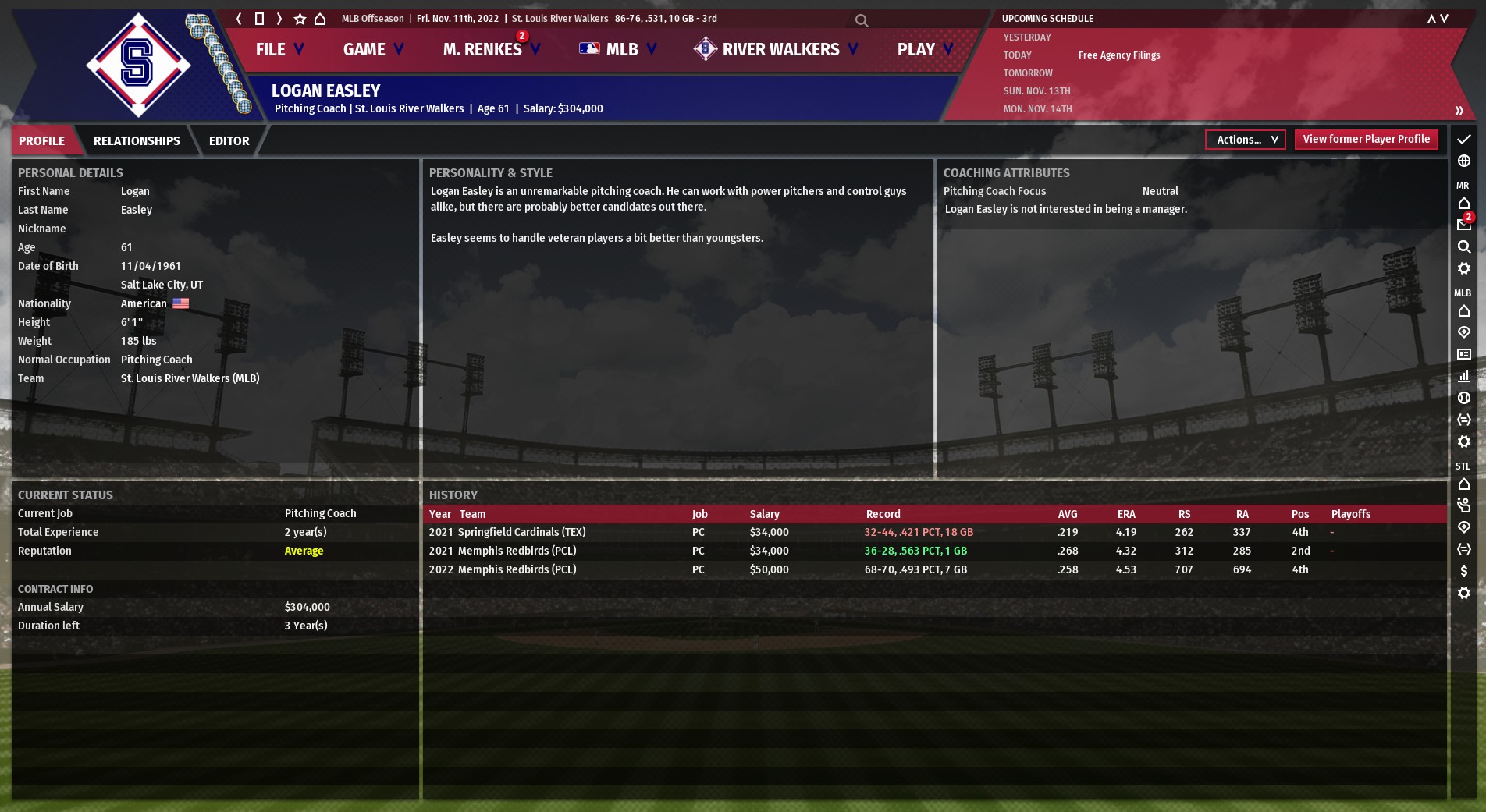
Task: Switch to the Editor tab
Action: click(x=229, y=140)
